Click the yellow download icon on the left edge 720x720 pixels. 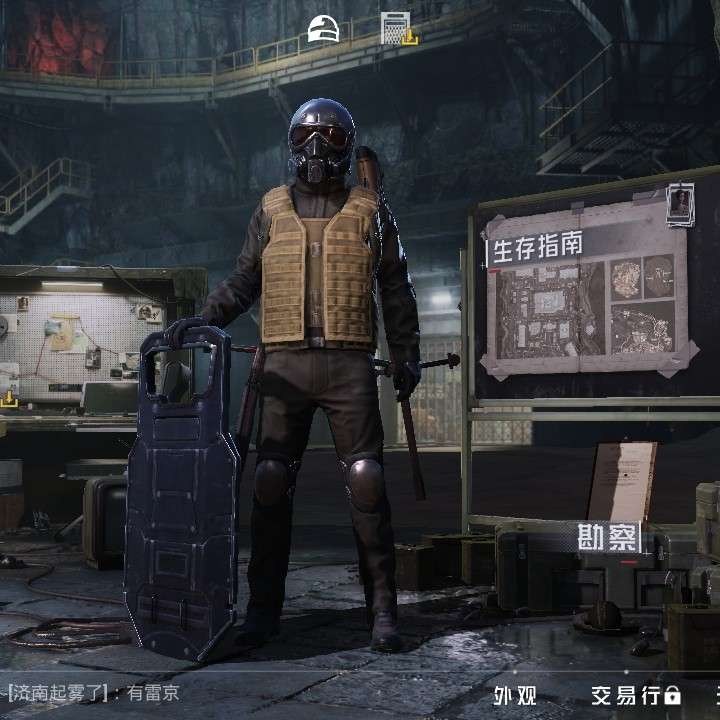[x=9, y=398]
